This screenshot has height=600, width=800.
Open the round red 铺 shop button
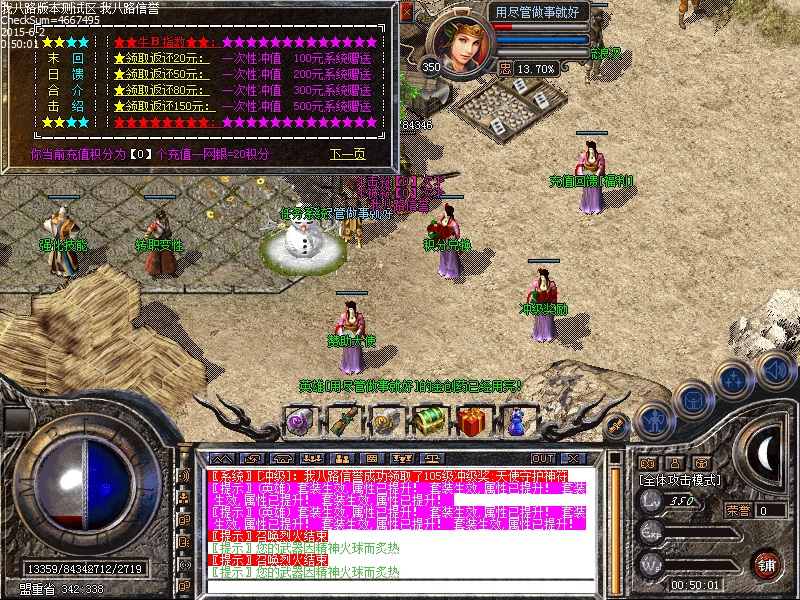(766, 564)
